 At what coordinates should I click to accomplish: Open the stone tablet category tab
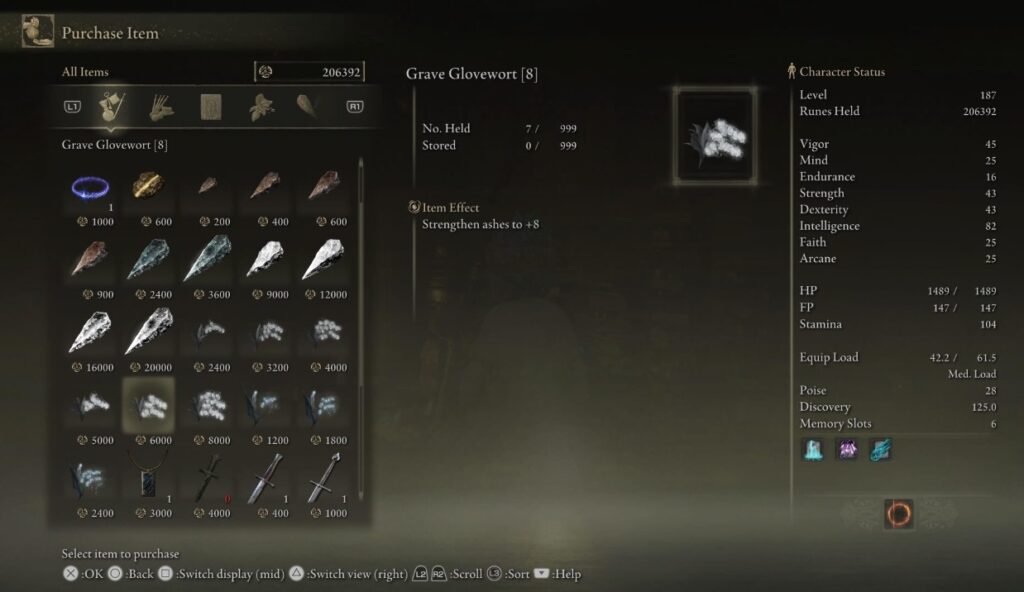(211, 106)
